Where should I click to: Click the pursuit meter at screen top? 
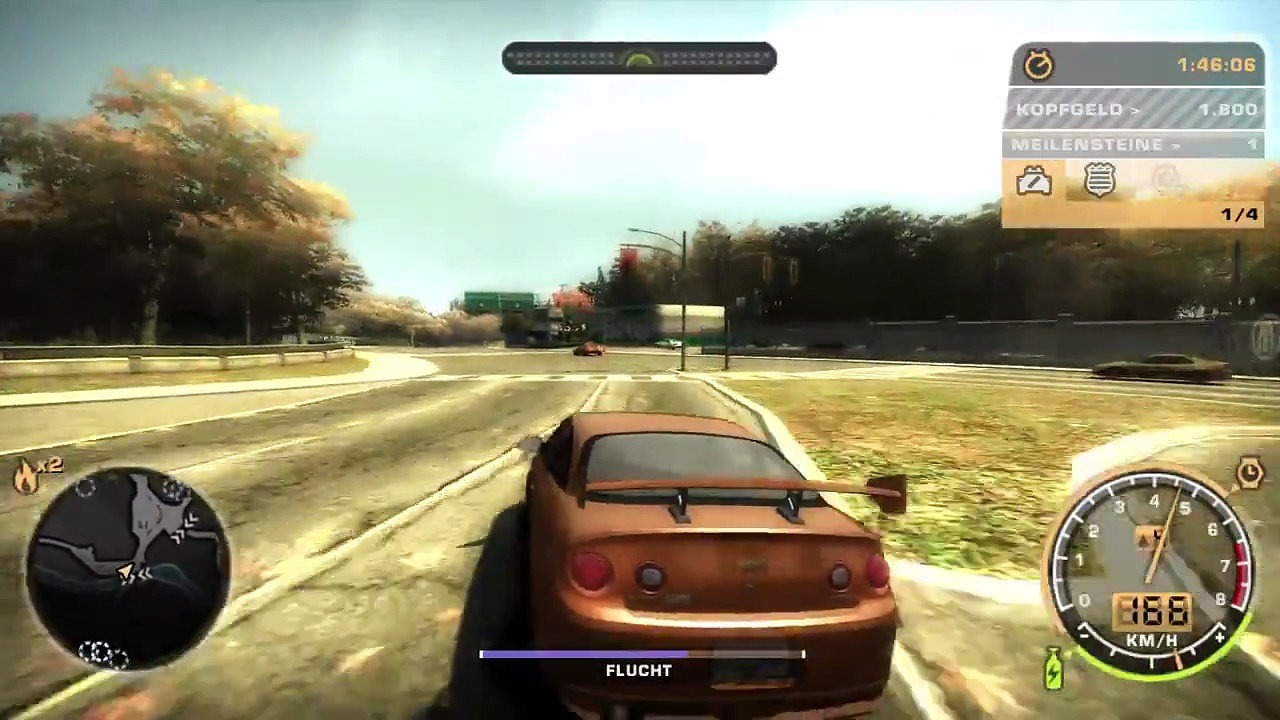pyautogui.click(x=639, y=58)
